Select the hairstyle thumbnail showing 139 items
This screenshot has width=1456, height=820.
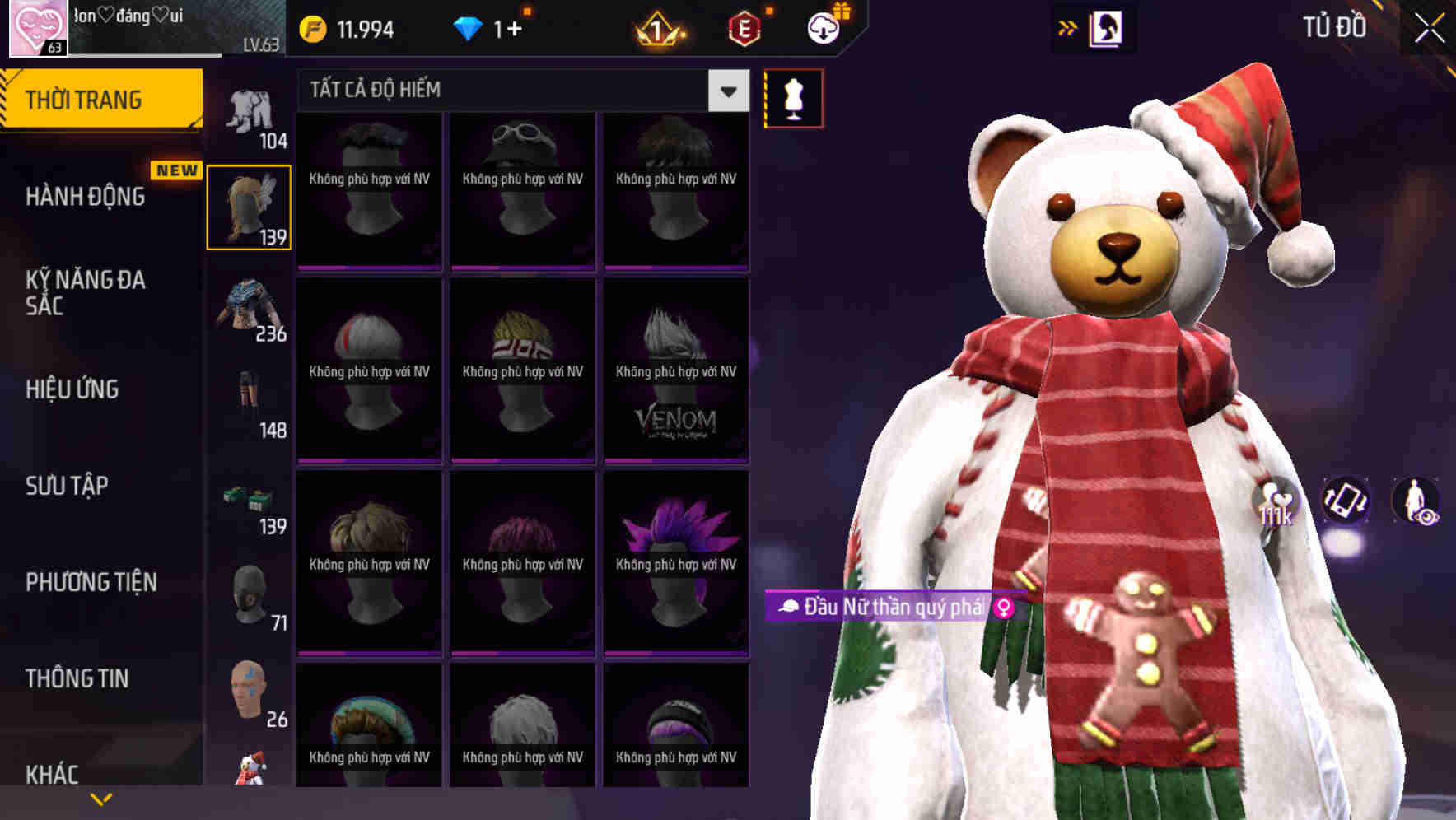pyautogui.click(x=249, y=206)
